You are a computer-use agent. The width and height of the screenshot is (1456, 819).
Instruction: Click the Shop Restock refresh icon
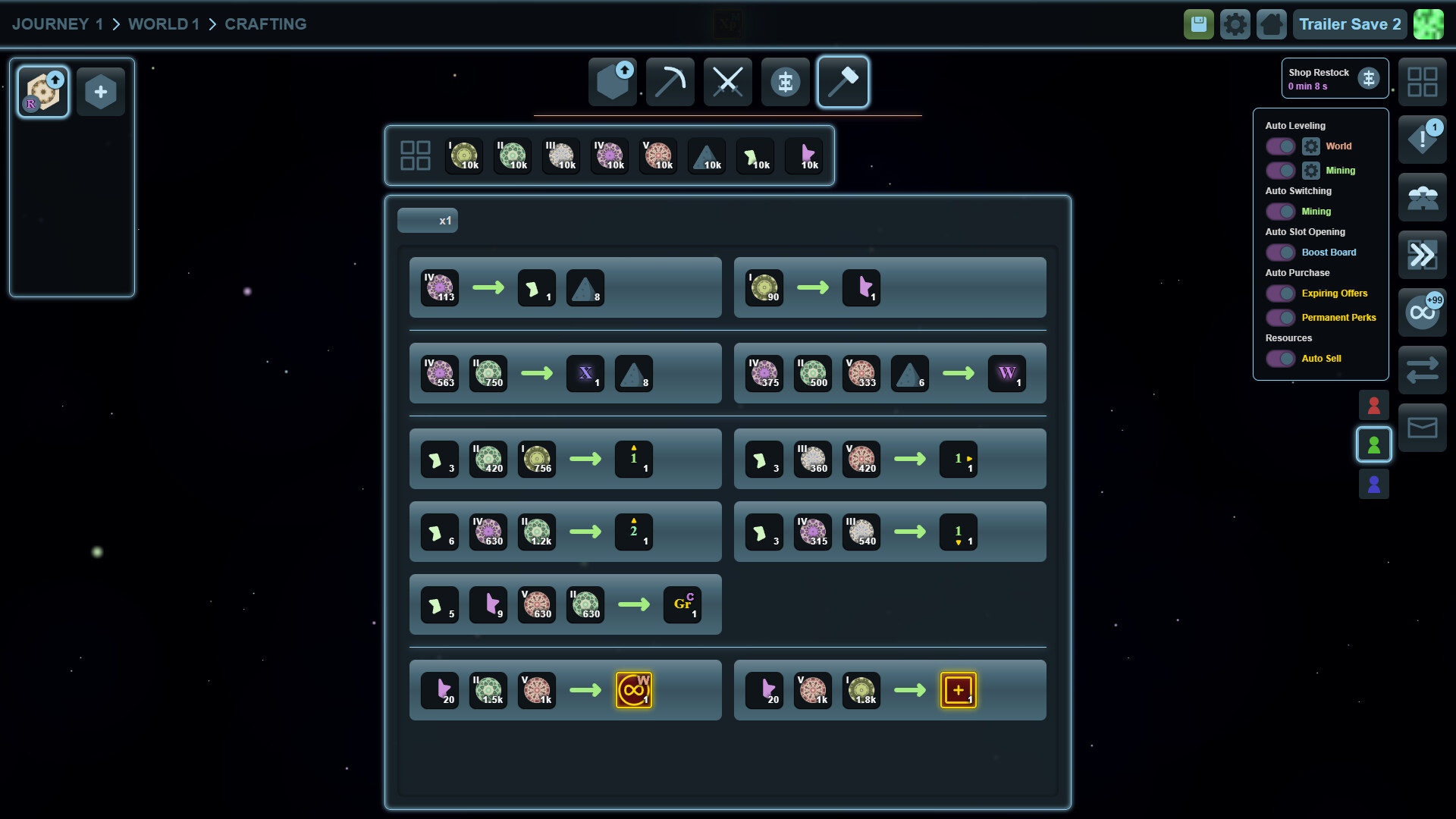pos(1370,77)
